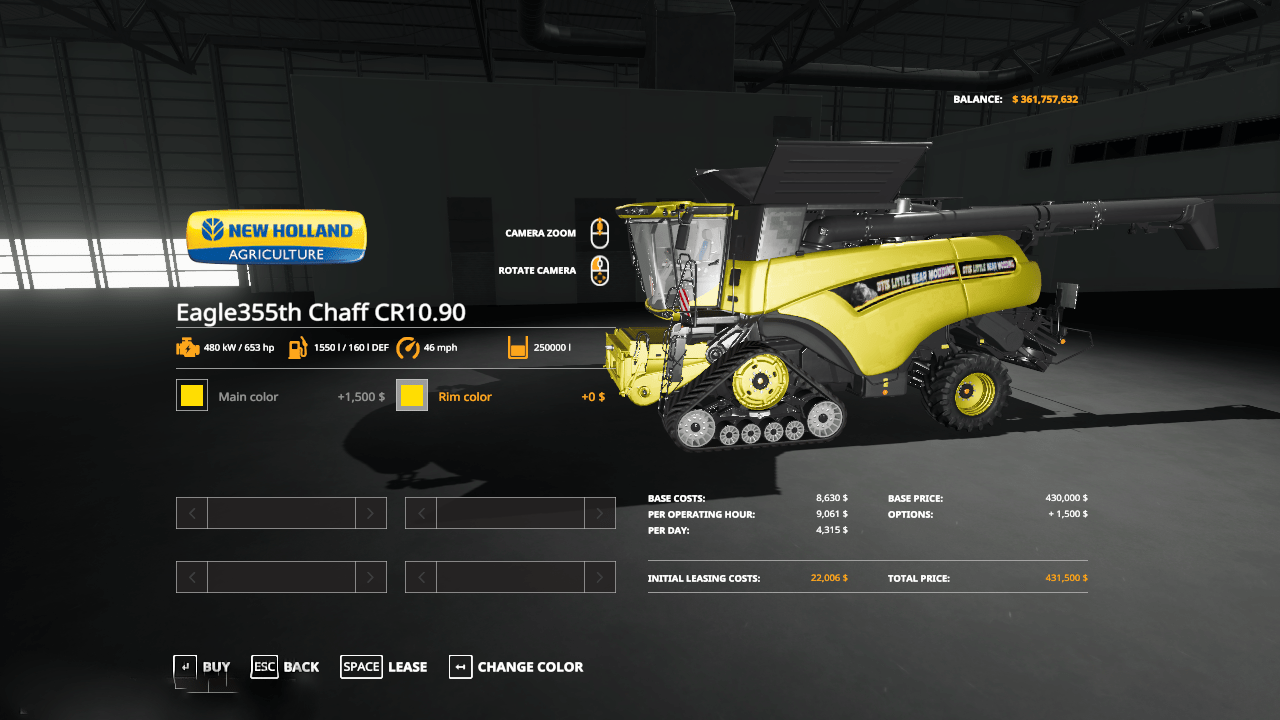Lease the combine harvester

(384, 667)
